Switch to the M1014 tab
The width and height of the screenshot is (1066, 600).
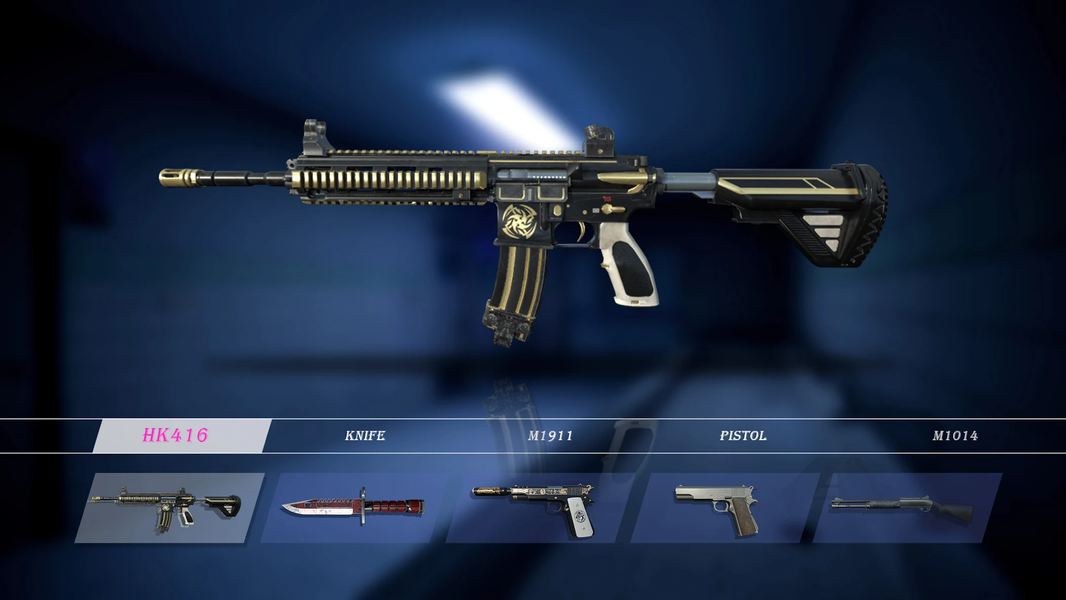click(x=955, y=436)
